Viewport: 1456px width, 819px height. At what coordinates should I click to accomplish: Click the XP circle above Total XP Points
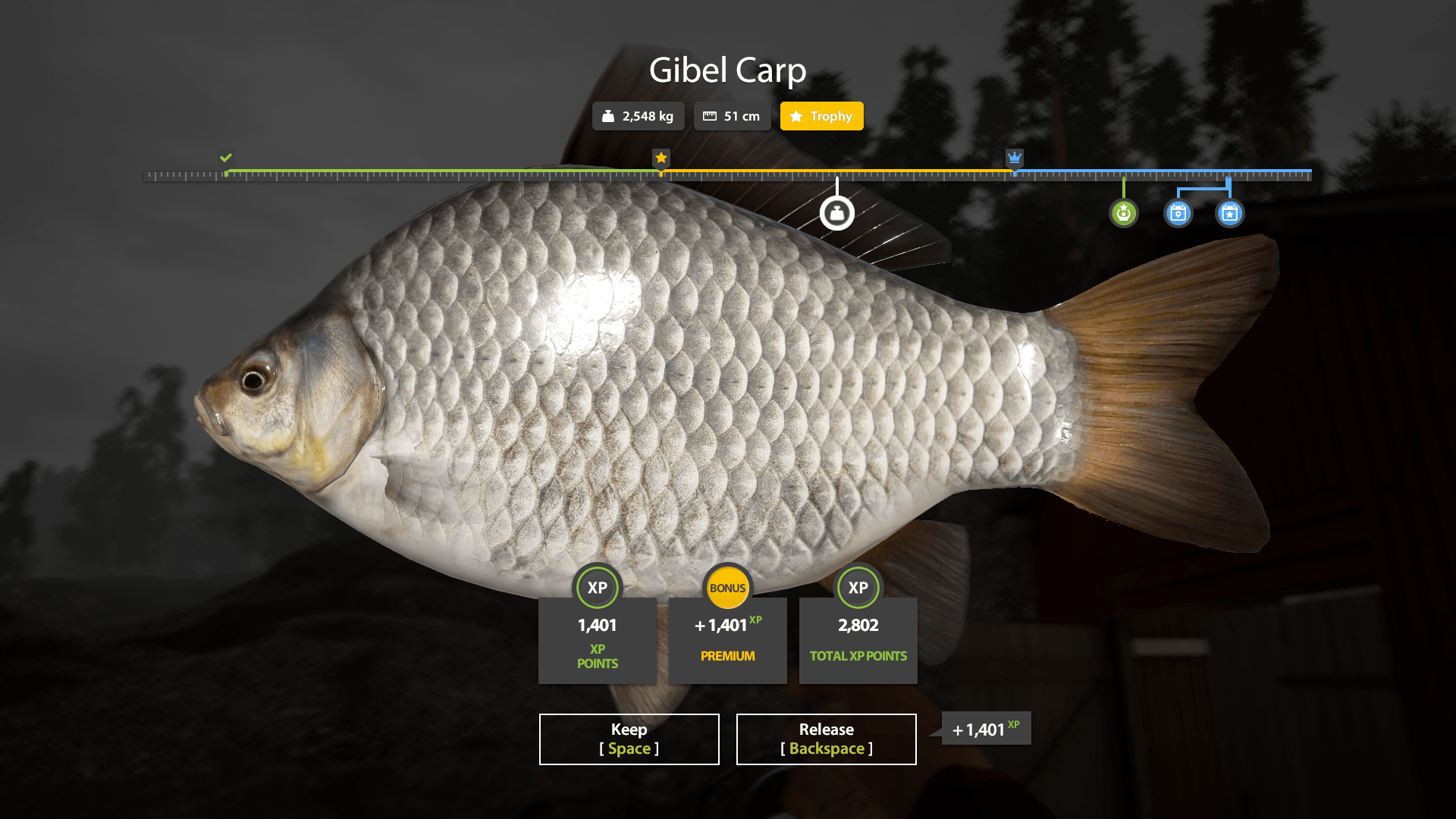[858, 588]
